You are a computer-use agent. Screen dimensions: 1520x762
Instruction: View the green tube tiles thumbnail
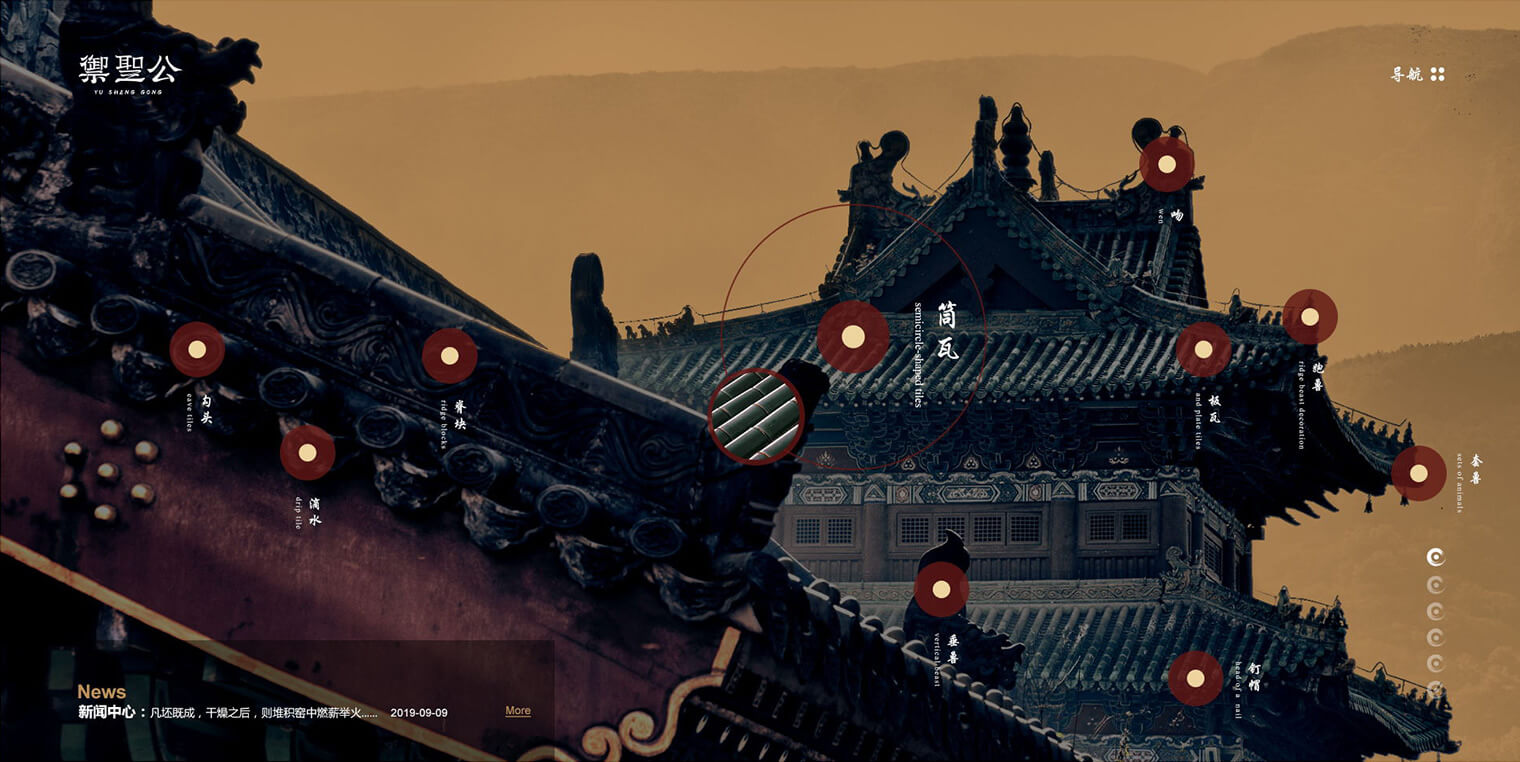(757, 416)
